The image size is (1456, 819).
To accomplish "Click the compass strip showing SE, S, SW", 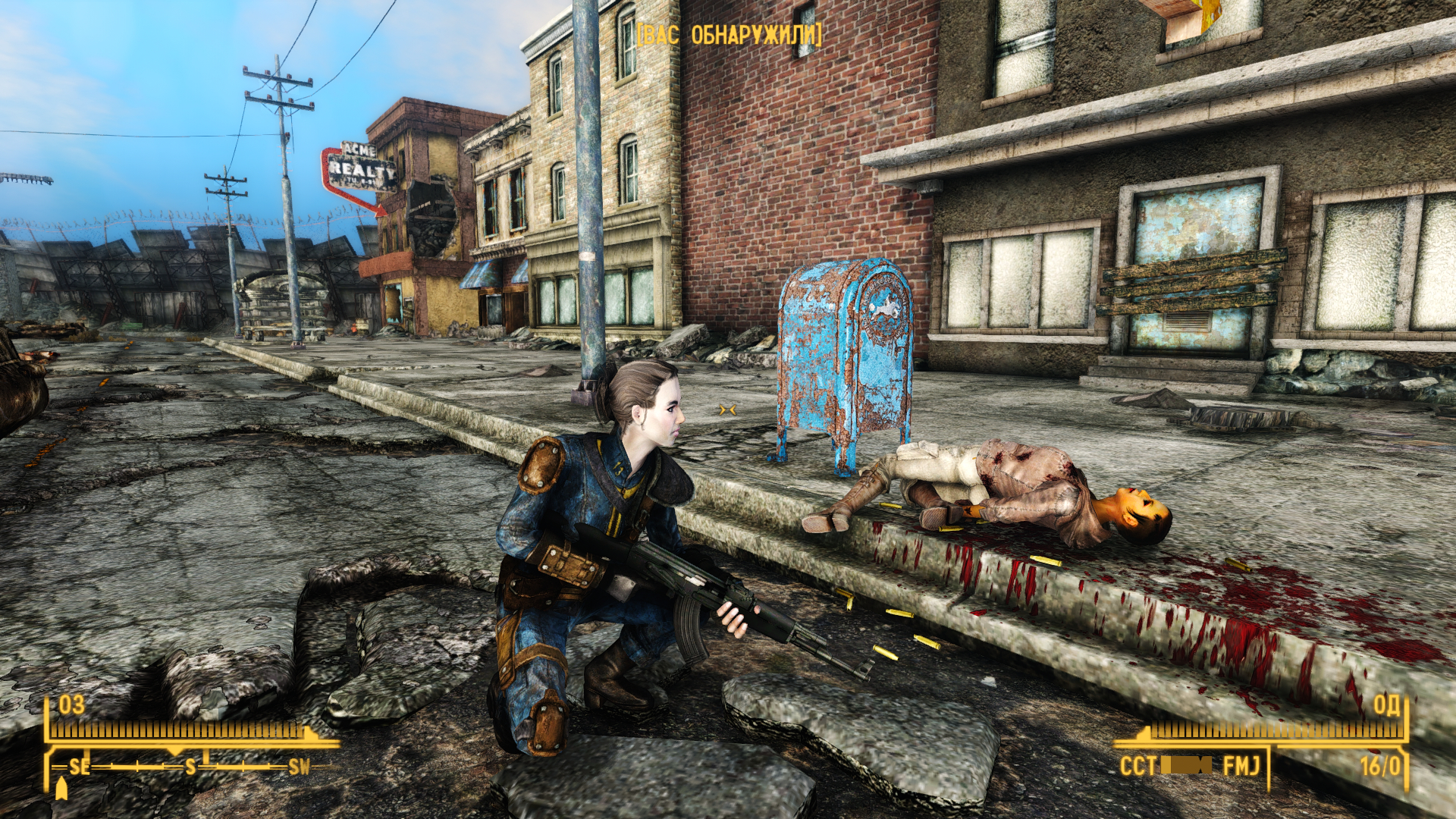I will [190, 767].
